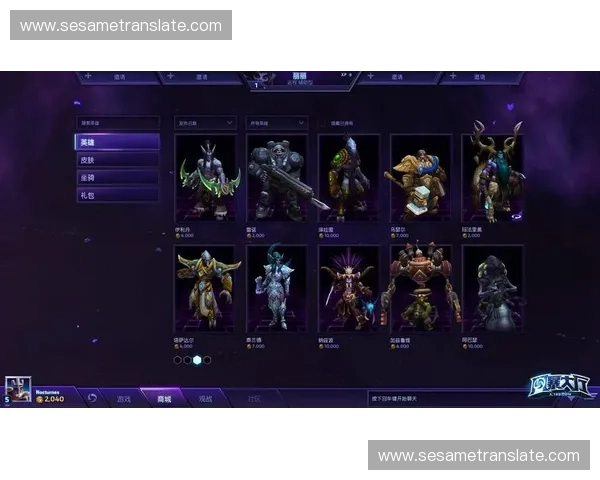Select the Malfurion hero card
Image resolution: width=600 pixels, height=480 pixels.
point(491,178)
